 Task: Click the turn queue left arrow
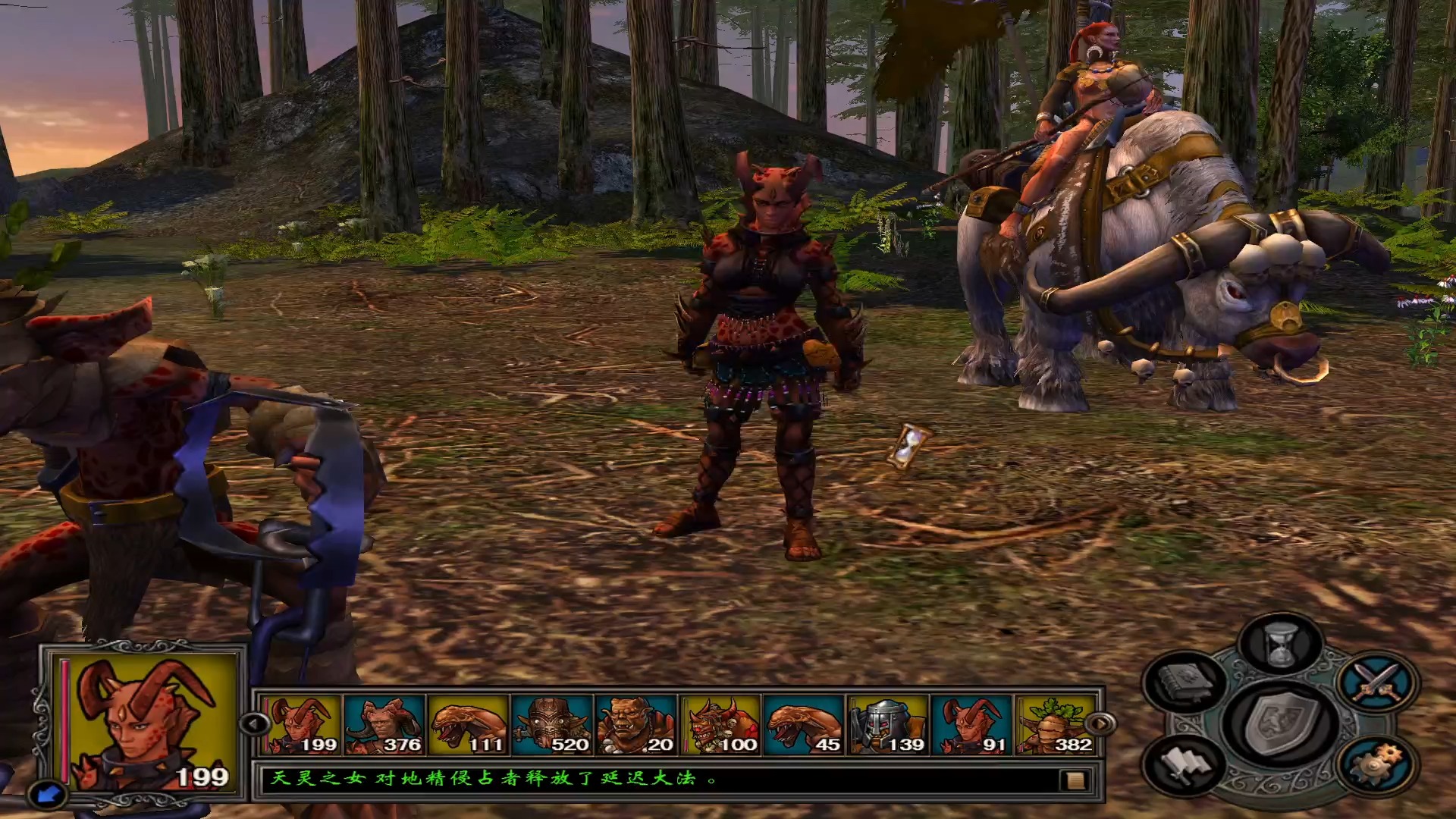tap(253, 723)
